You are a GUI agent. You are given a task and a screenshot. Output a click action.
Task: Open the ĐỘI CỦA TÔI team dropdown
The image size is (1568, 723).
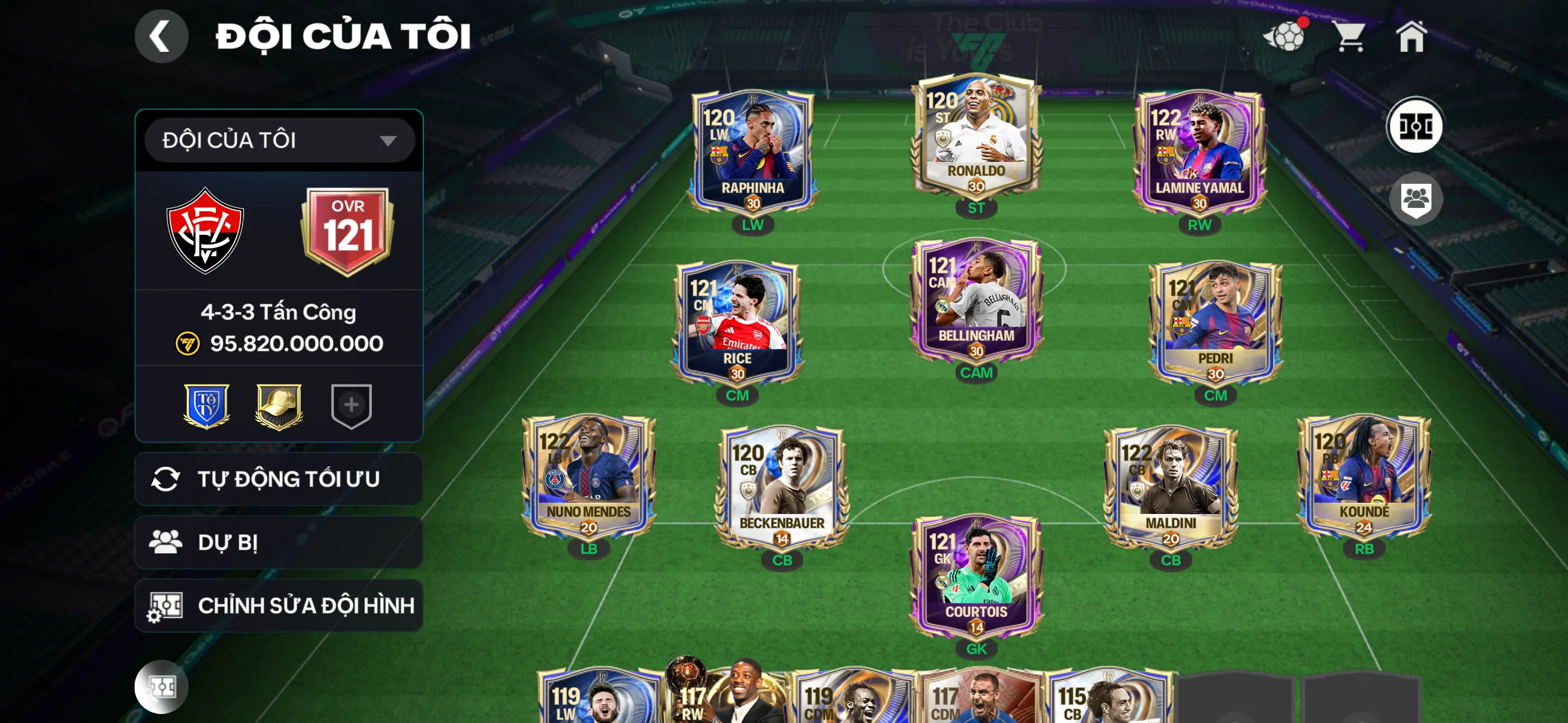coord(279,140)
